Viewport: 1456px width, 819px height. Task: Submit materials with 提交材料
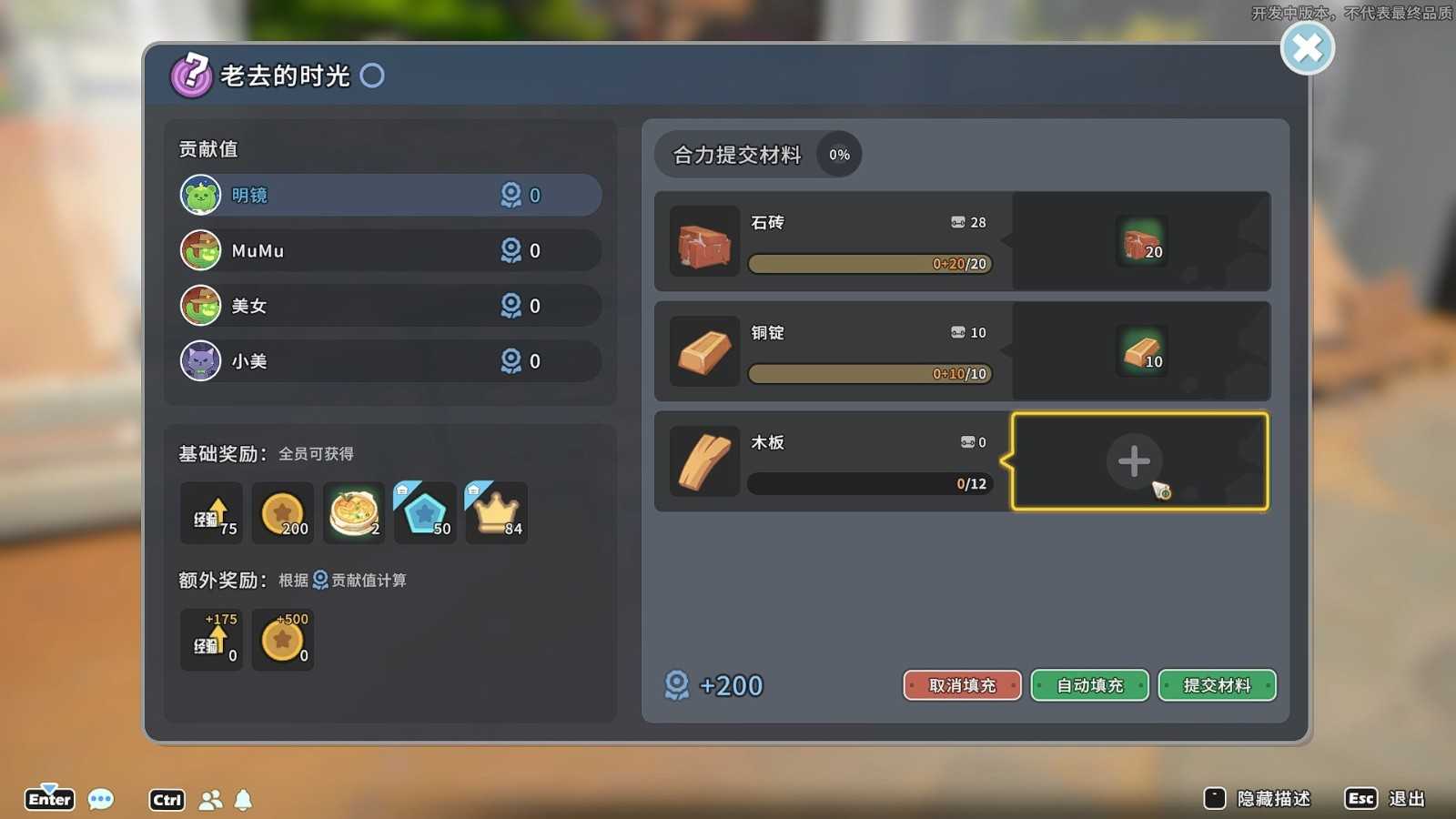click(1217, 685)
